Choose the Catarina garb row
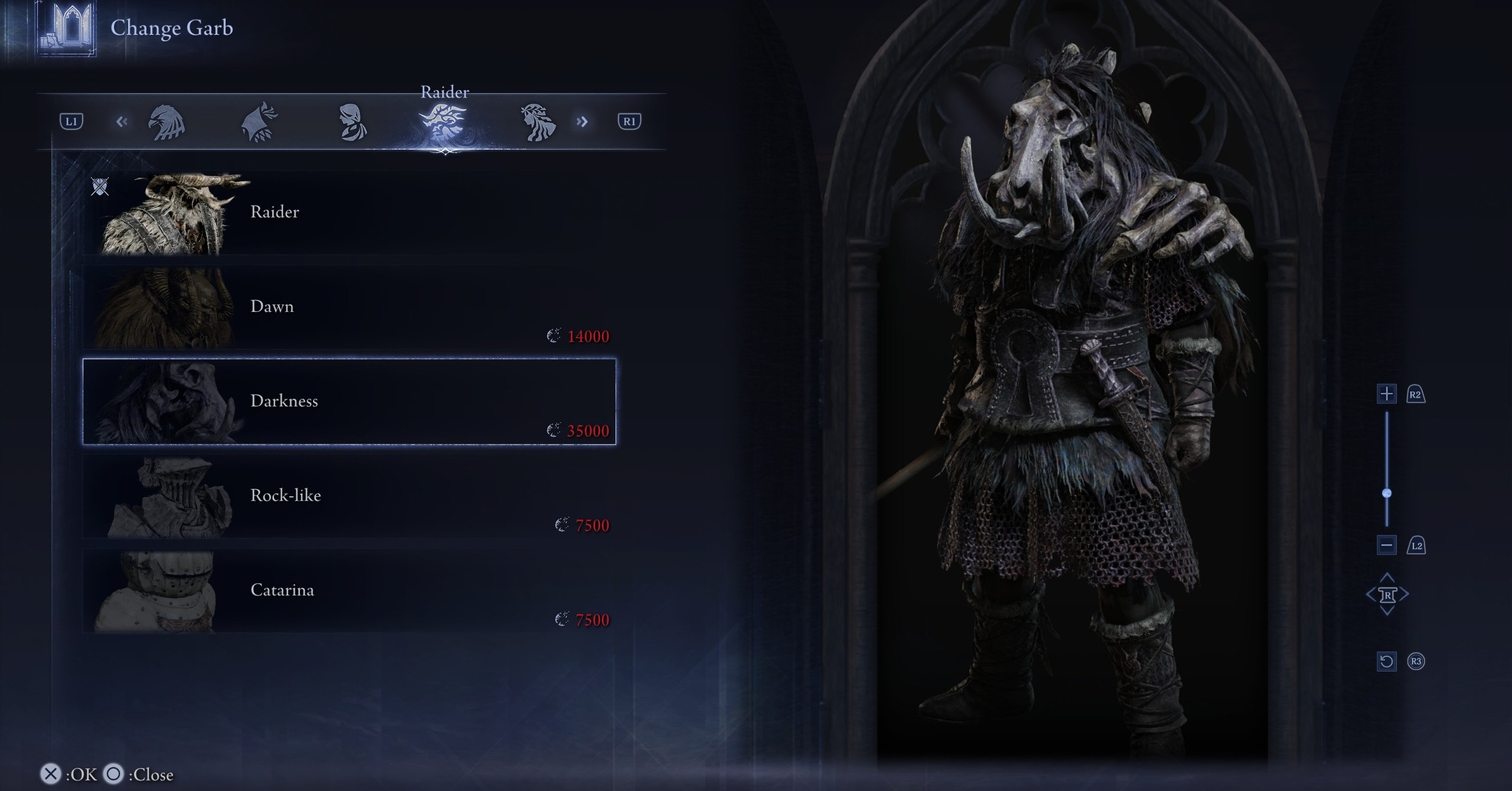This screenshot has height=791, width=1512. coord(348,591)
